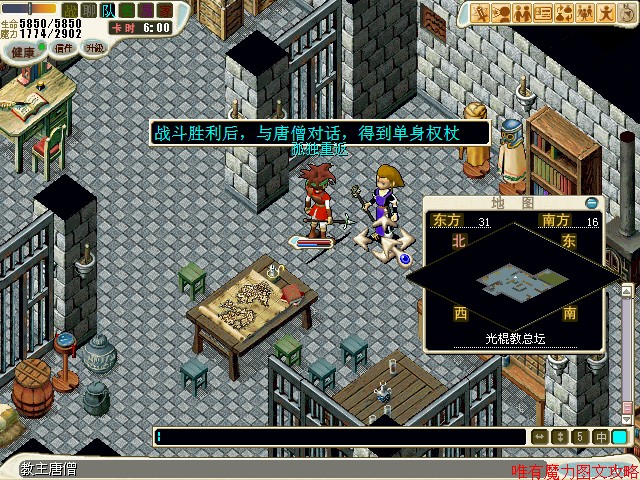Click the money bag trade icon

point(565,13)
